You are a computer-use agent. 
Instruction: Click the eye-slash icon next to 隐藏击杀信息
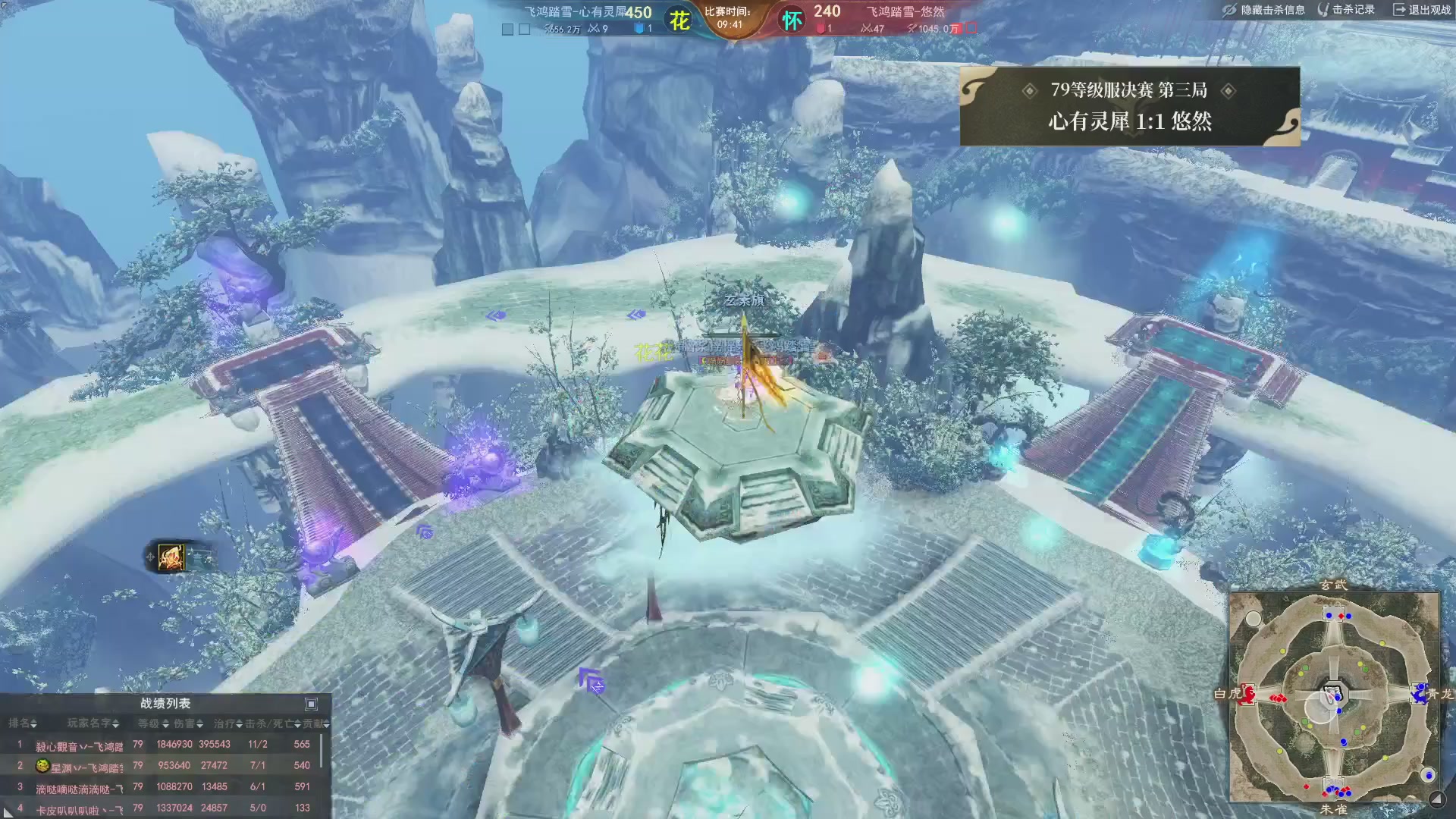click(1230, 10)
